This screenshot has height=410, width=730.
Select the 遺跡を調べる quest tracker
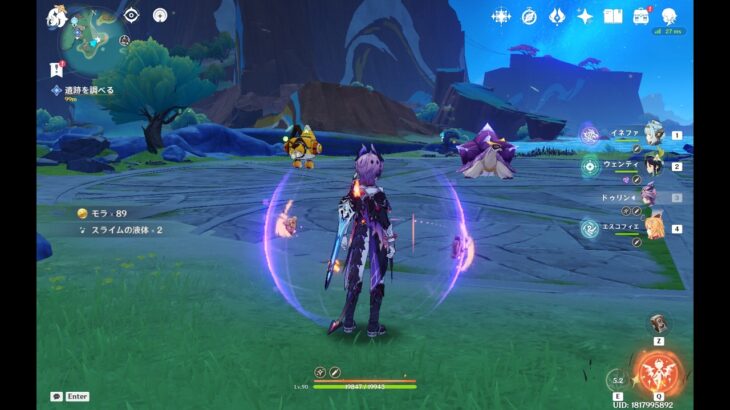click(x=84, y=90)
